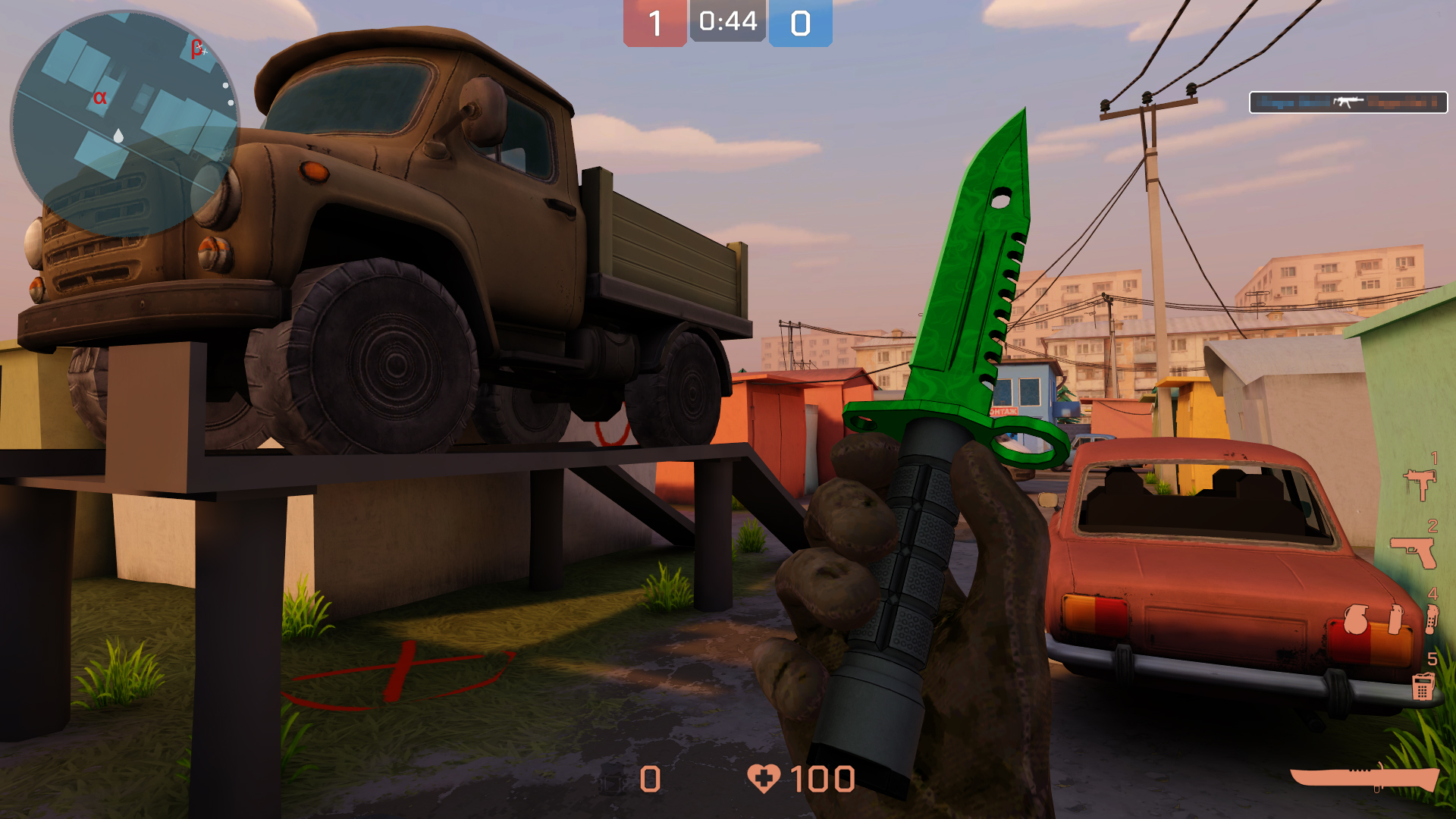The image size is (1456, 819).
Task: Click the blue team score showing 0
Action: [800, 20]
